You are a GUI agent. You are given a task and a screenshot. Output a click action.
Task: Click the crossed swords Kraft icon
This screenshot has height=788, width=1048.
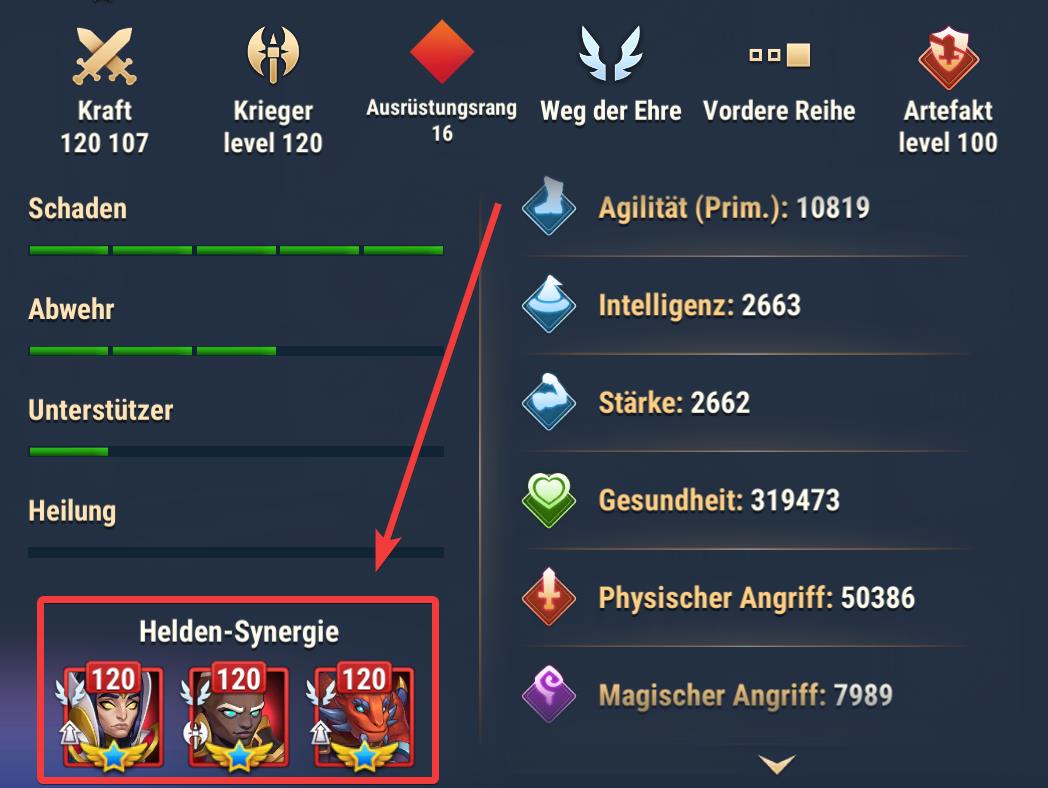(x=104, y=55)
